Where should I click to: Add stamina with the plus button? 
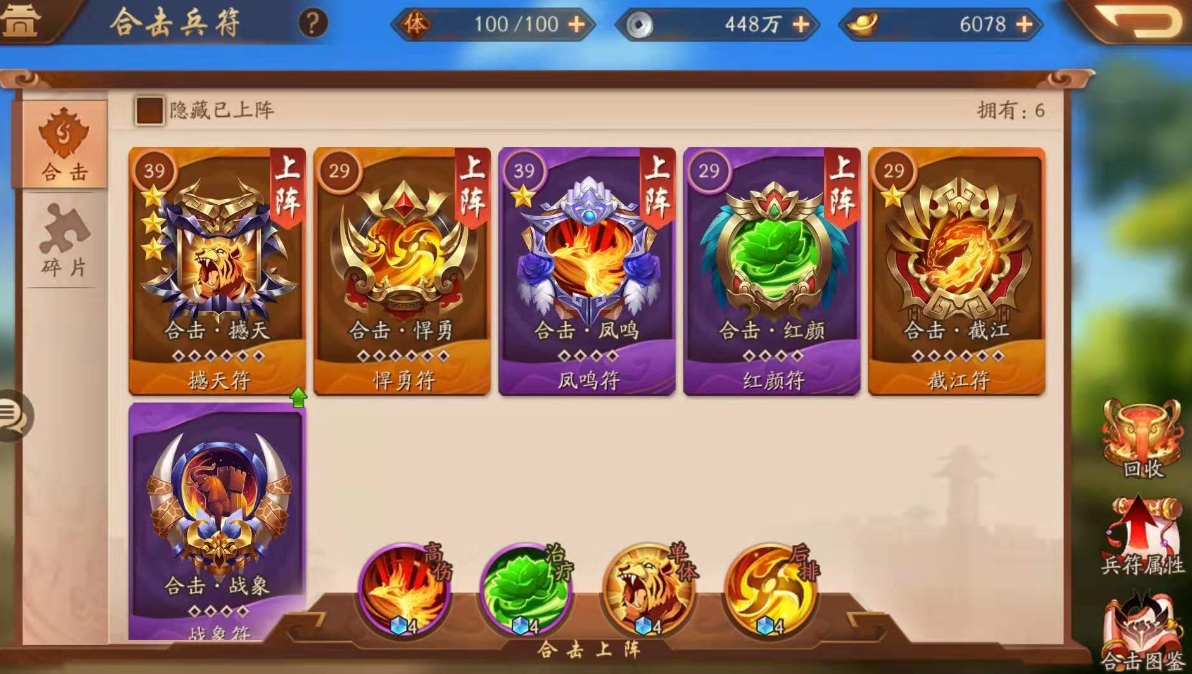(577, 24)
